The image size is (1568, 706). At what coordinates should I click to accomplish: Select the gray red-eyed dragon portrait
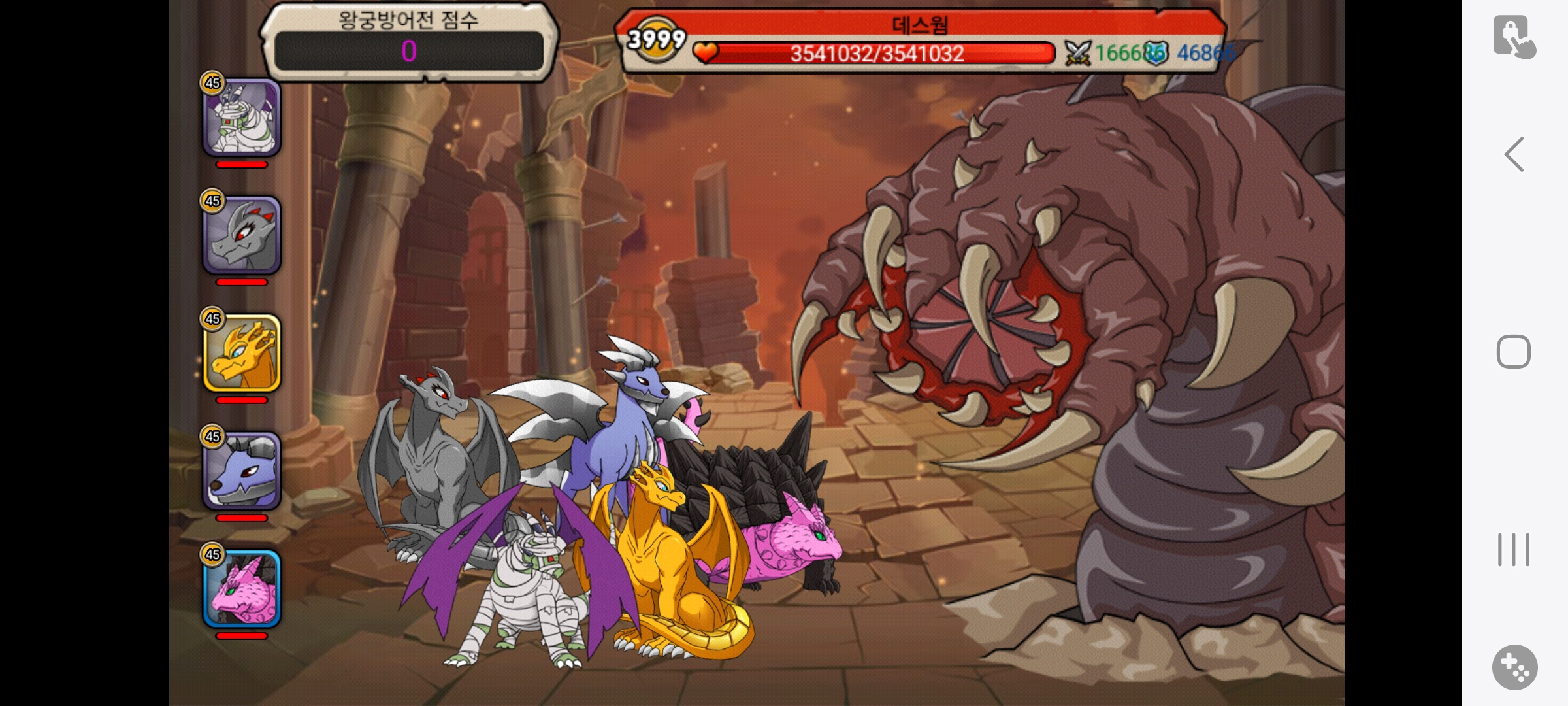coord(242,235)
